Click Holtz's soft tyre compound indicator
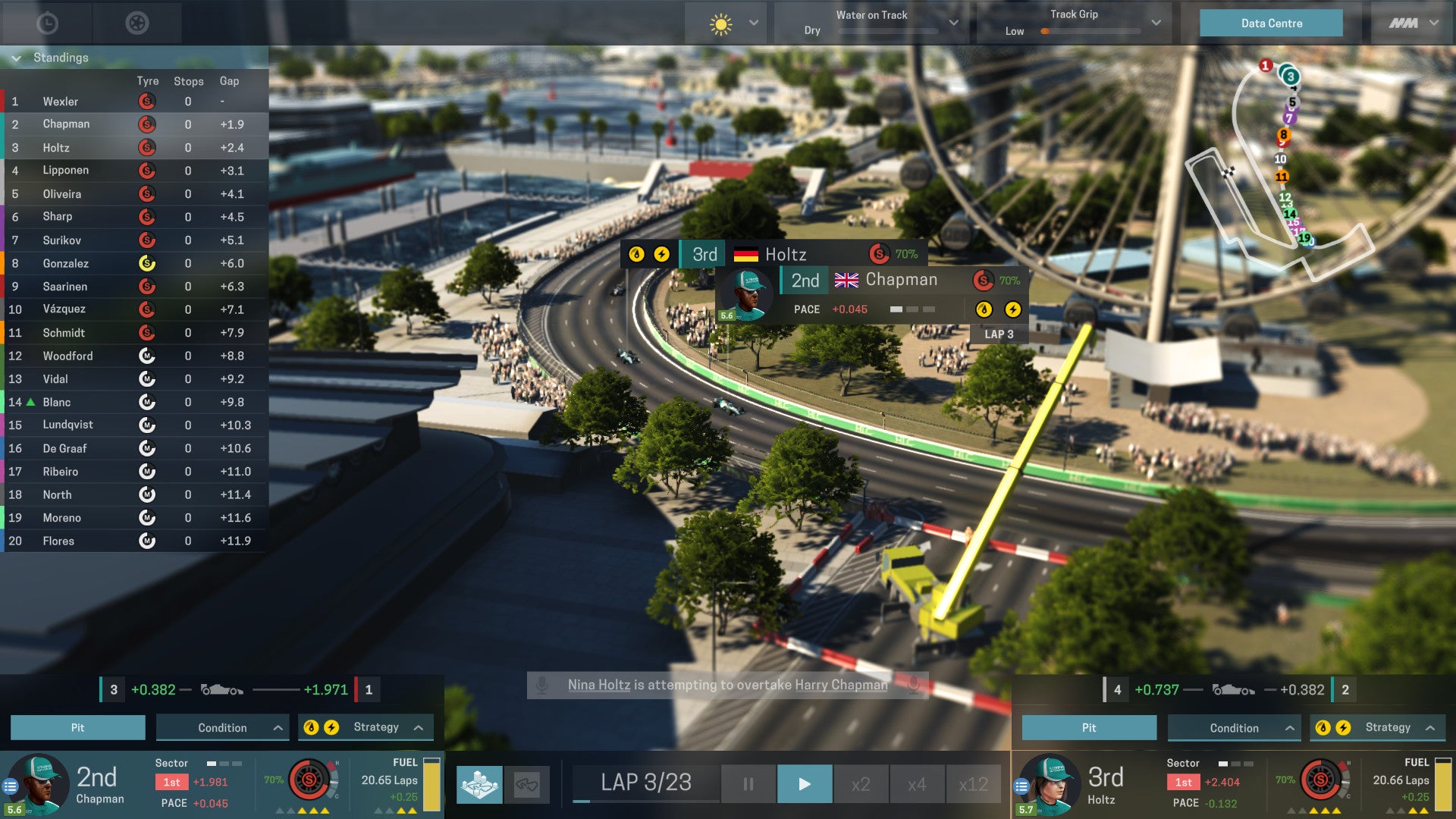 tap(878, 254)
